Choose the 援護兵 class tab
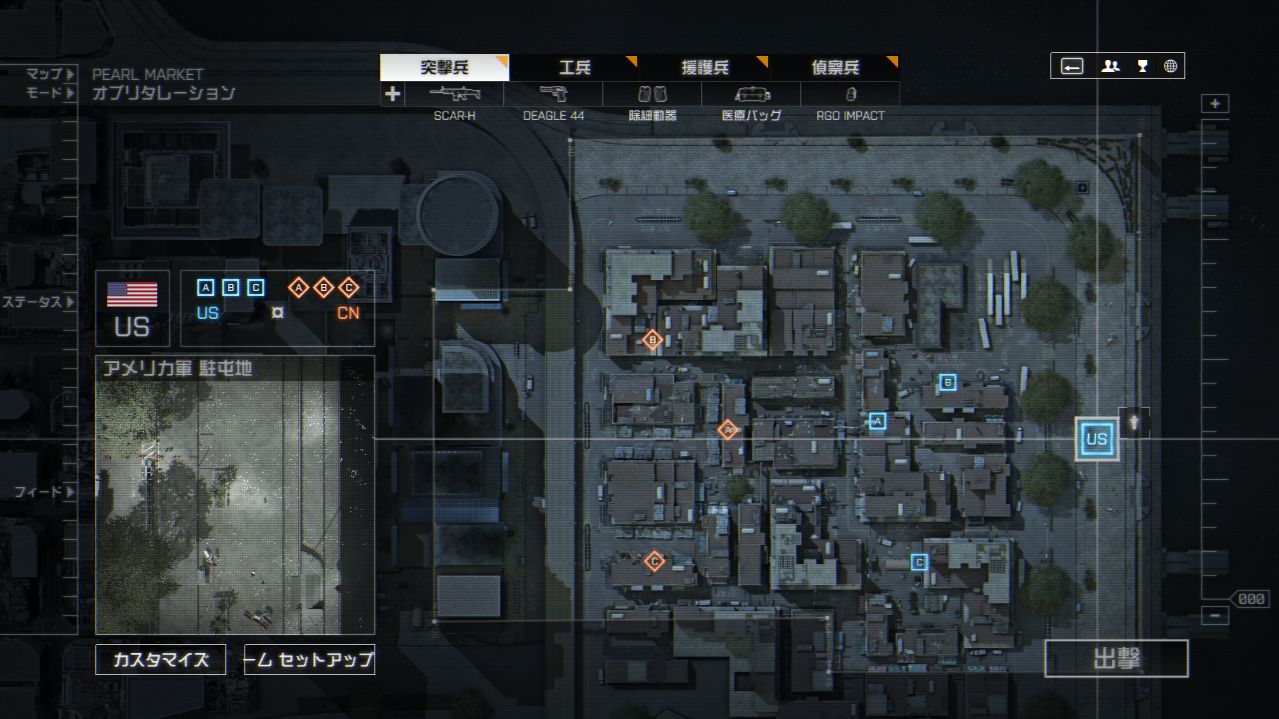The image size is (1279, 719). (704, 68)
